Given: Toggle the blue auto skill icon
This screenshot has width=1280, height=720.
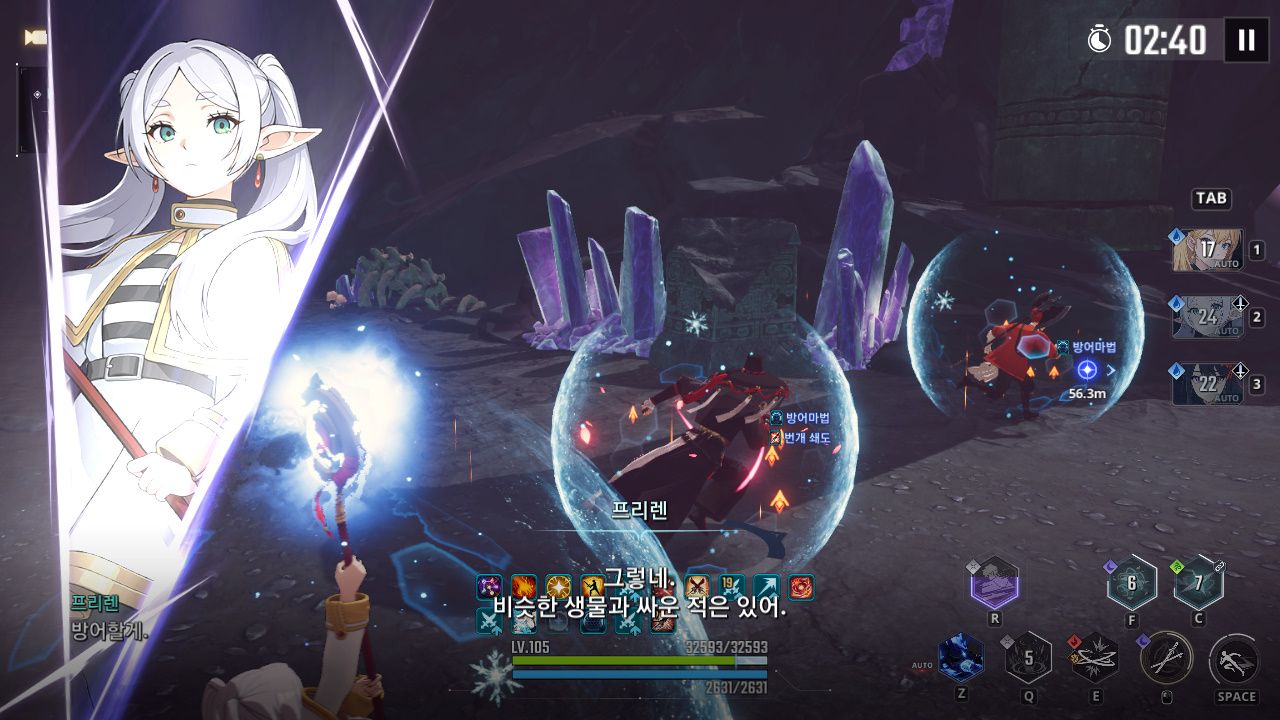Looking at the screenshot, I should point(960,658).
